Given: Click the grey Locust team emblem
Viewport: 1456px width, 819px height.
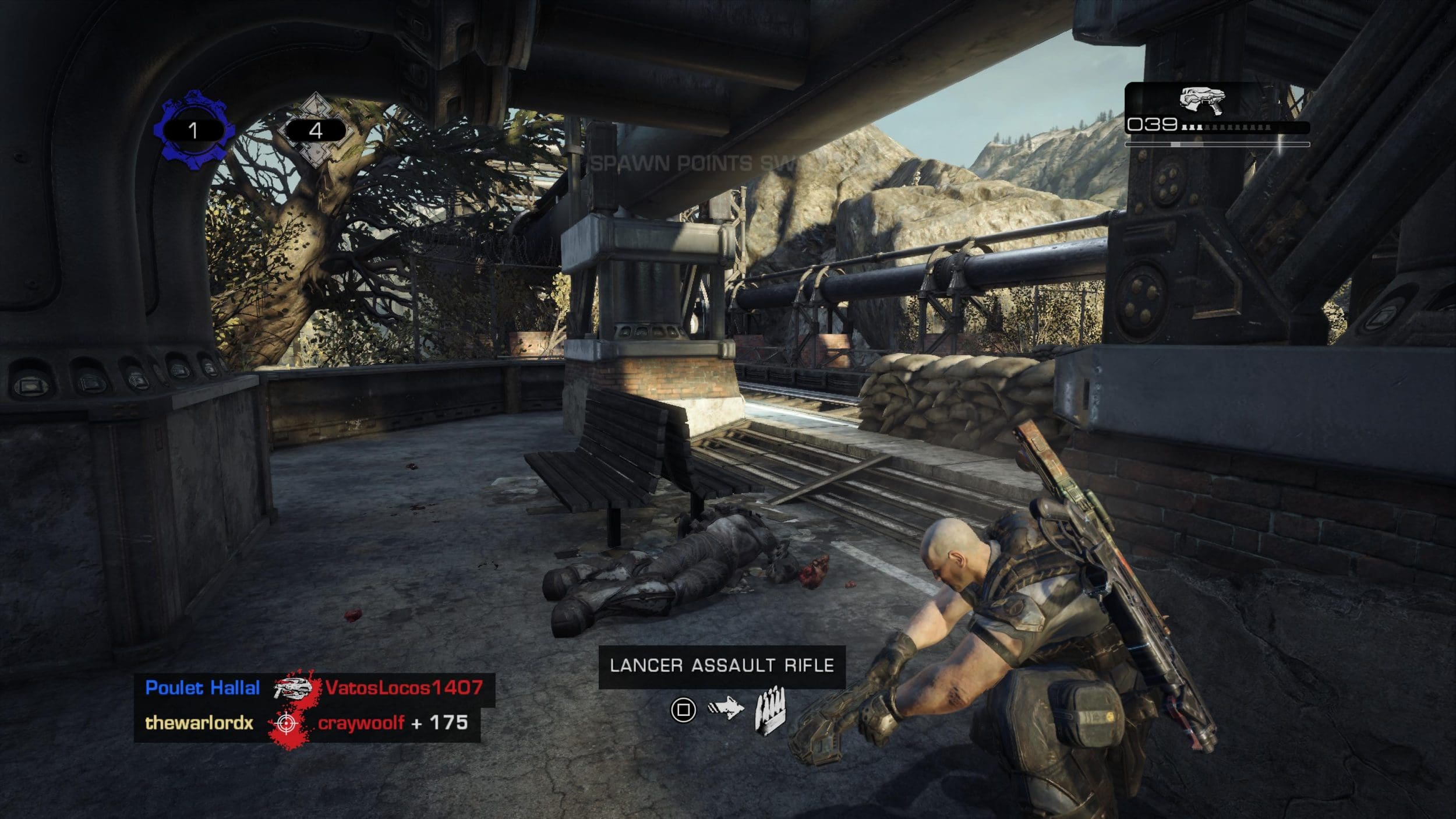Looking at the screenshot, I should point(315,129).
